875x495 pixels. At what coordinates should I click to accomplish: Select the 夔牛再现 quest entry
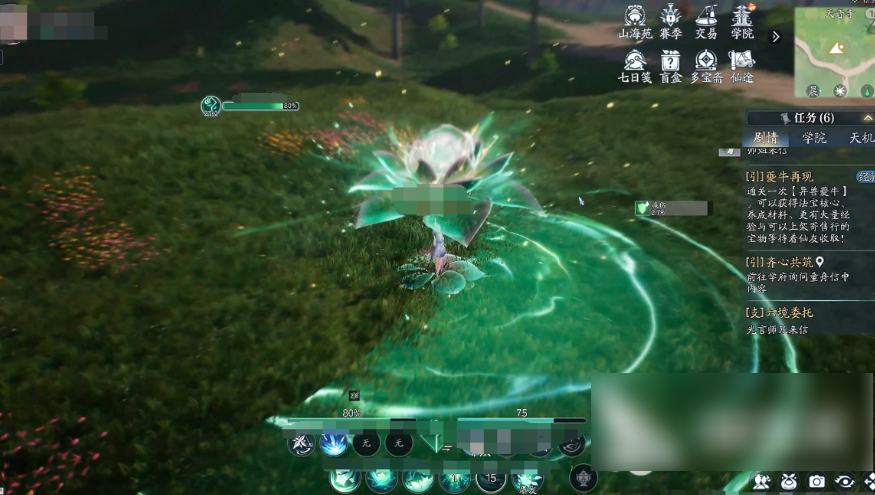(x=780, y=177)
